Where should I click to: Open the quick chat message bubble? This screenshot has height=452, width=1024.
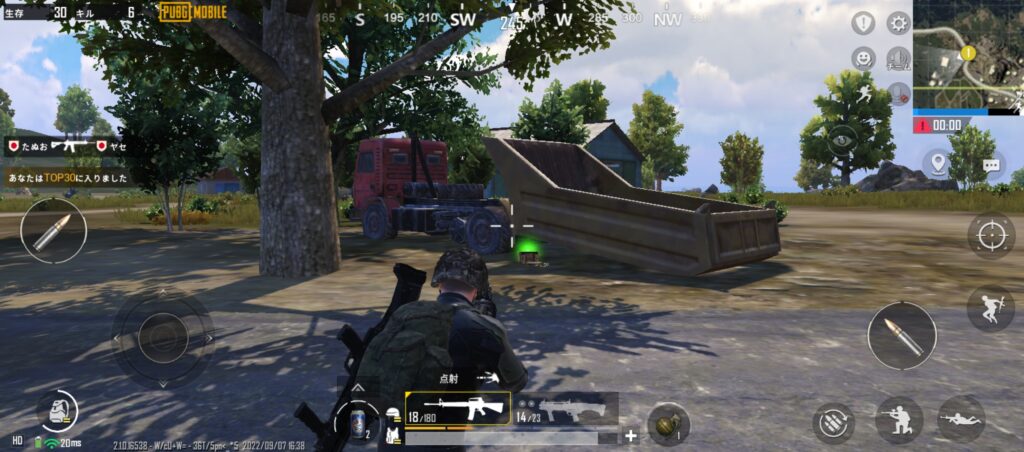[x=991, y=165]
